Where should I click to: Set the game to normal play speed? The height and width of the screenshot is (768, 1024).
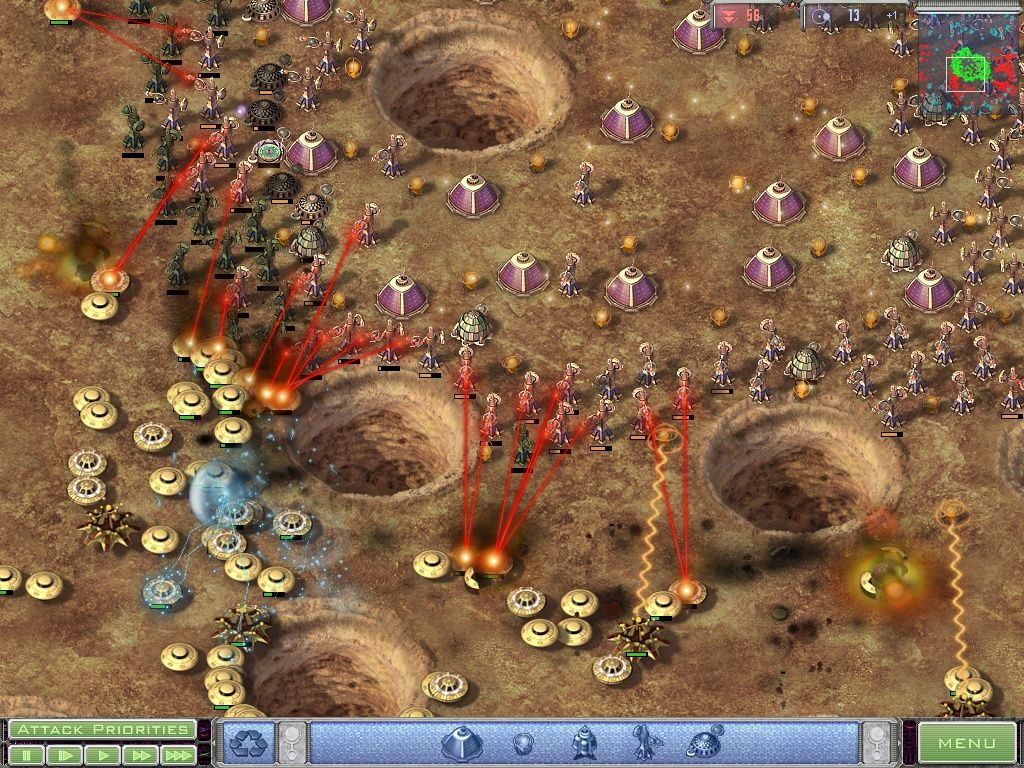(102, 755)
